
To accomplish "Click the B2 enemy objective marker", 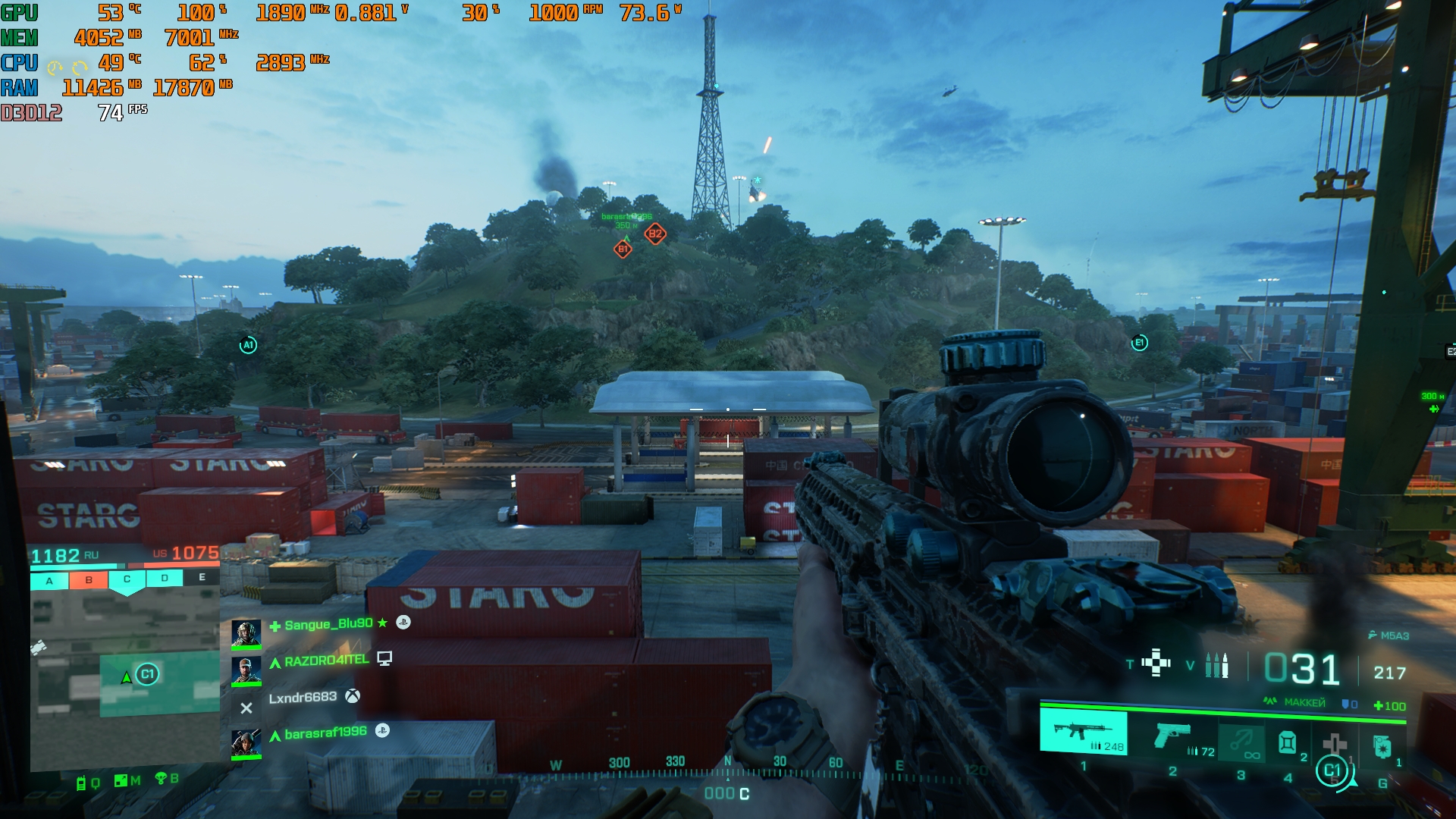I will tap(655, 234).
